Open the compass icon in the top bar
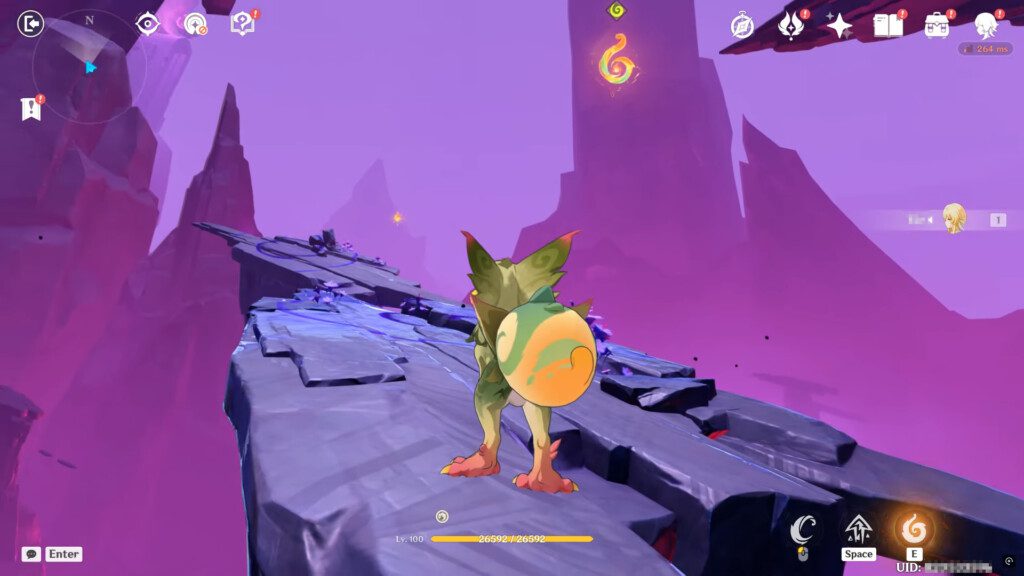This screenshot has width=1024, height=576. (743, 25)
